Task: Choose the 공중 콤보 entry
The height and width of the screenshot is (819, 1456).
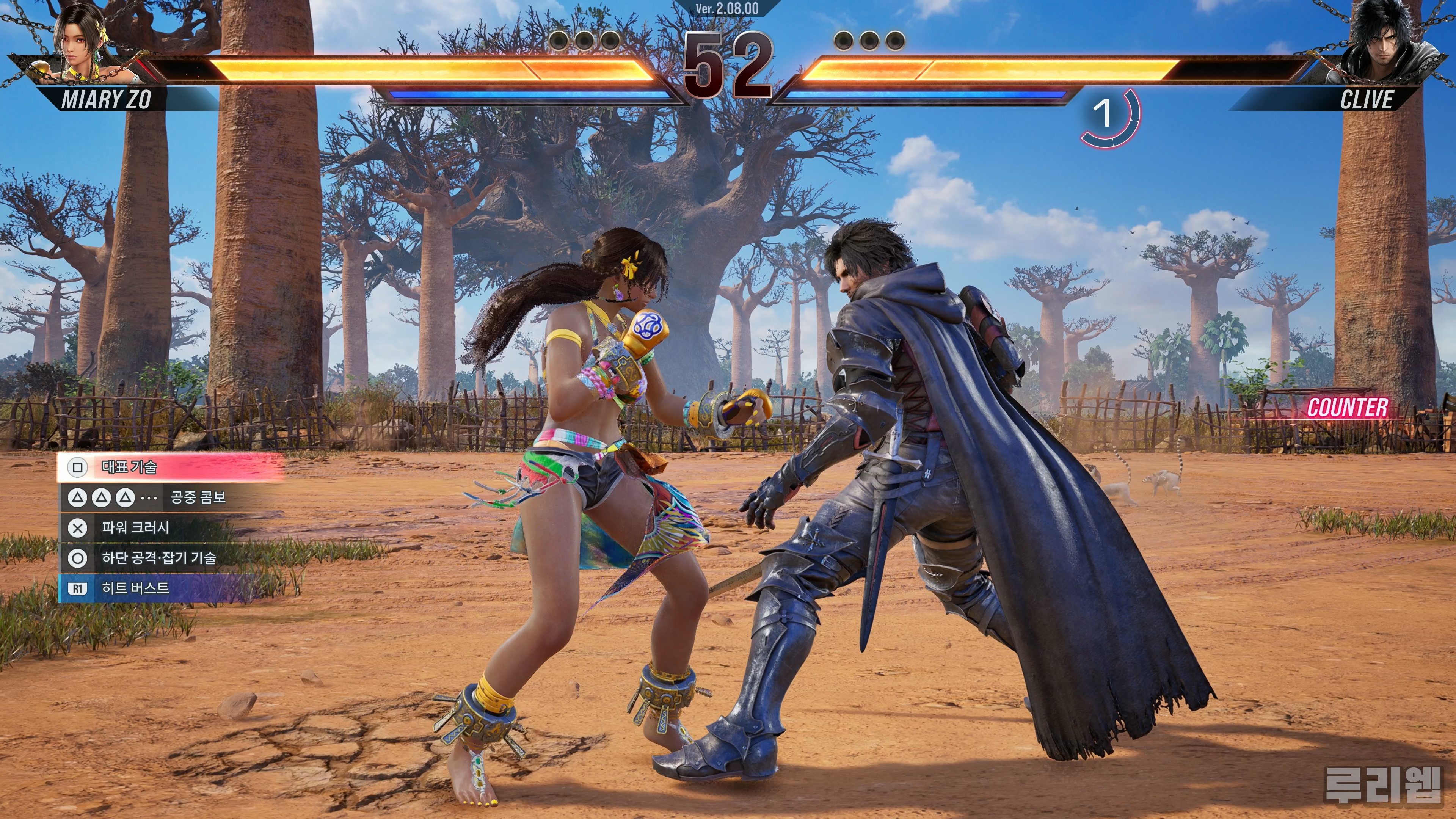Action: pos(169,497)
